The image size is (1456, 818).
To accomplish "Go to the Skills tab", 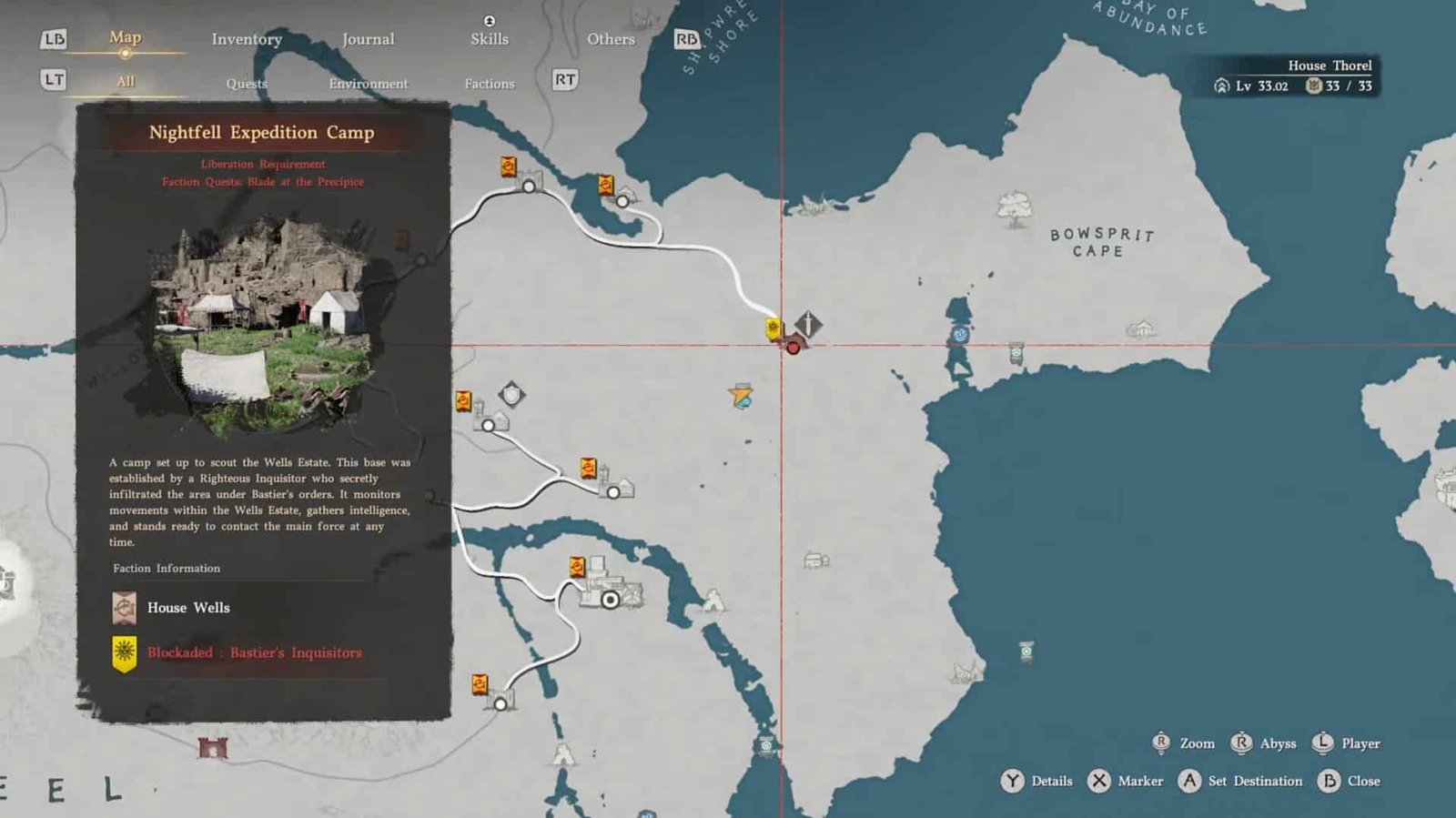I will point(490,39).
